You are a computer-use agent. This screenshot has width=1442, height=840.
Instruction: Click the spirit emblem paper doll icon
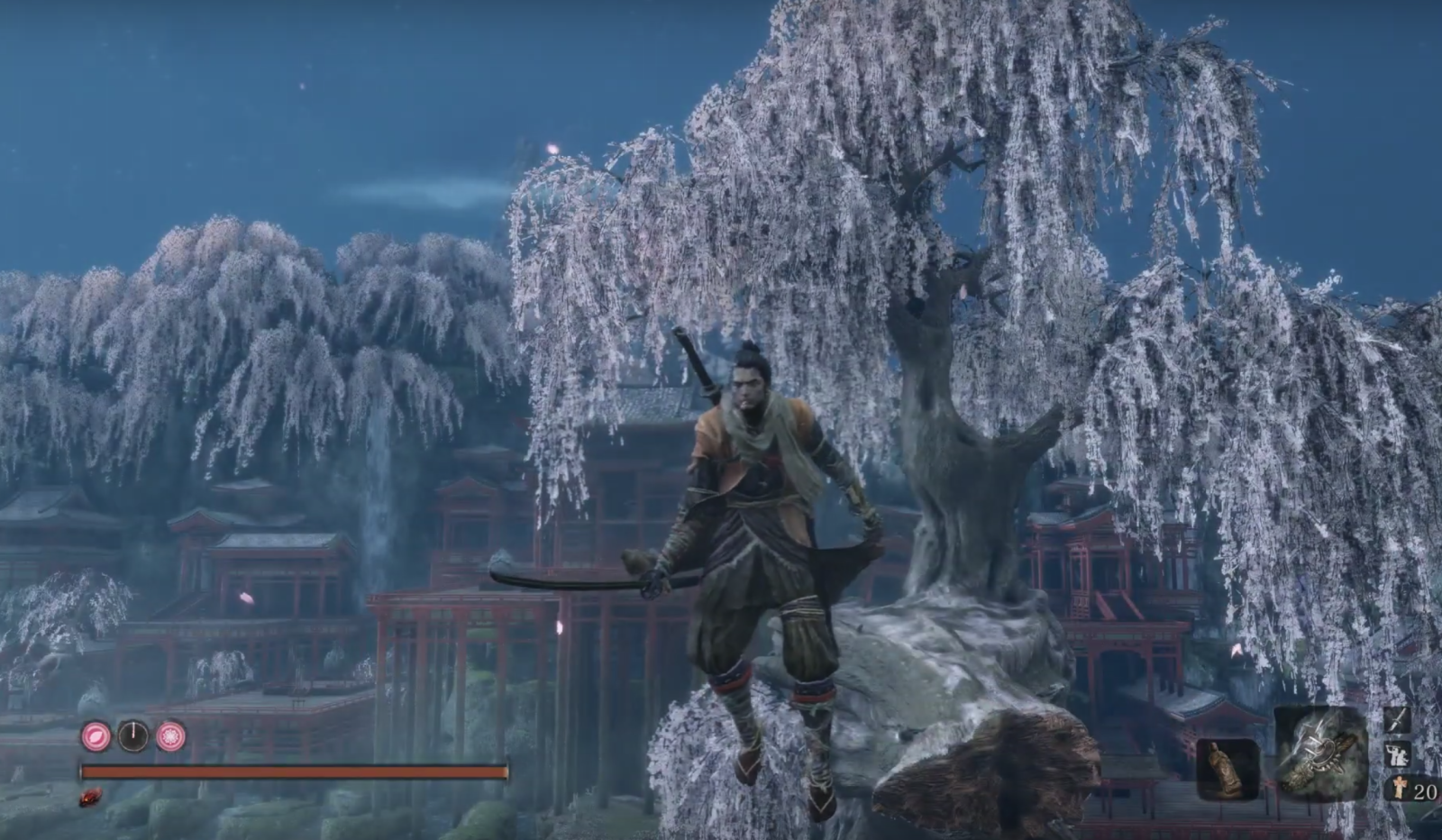(1400, 789)
